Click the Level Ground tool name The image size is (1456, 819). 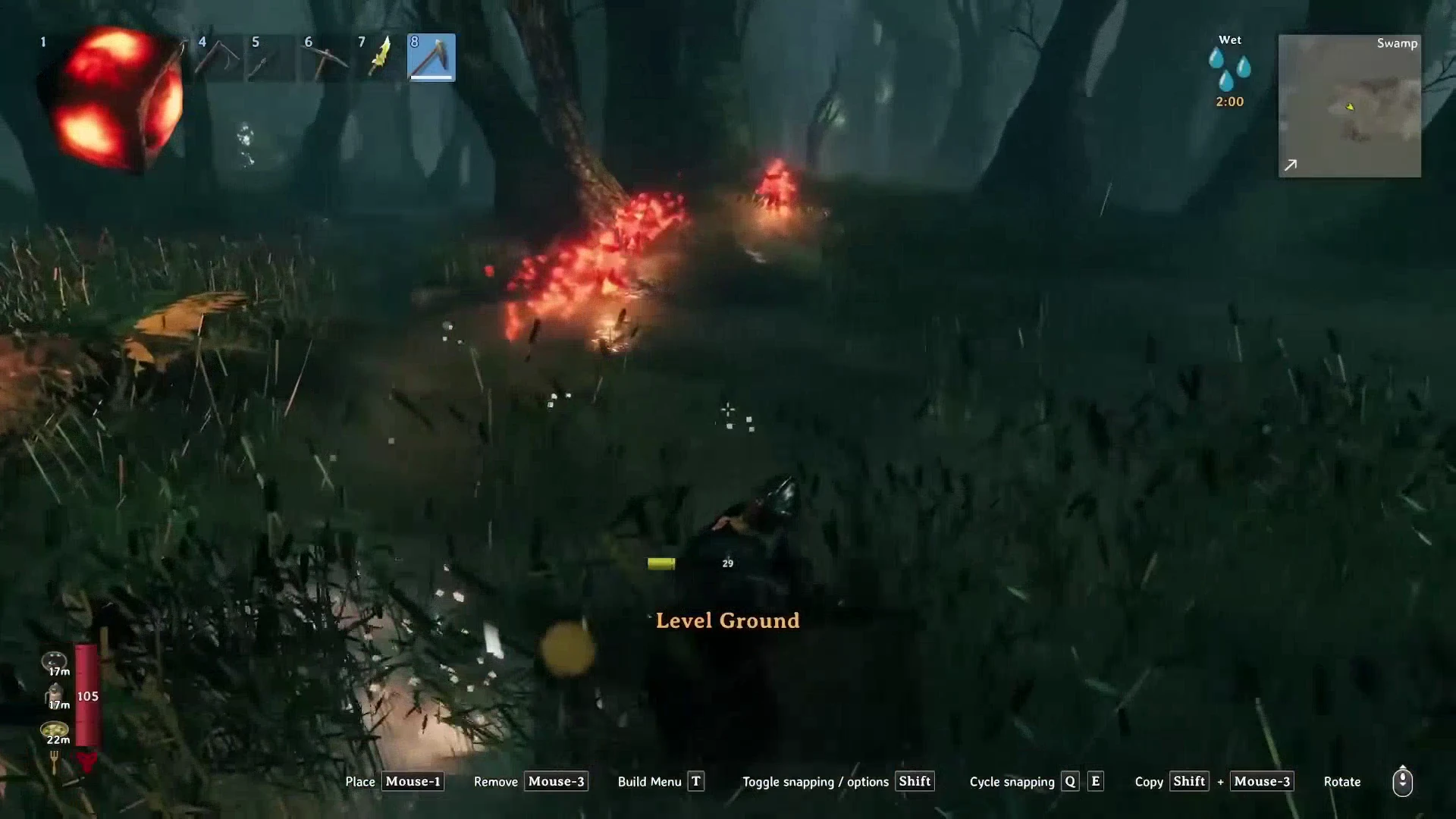727,620
